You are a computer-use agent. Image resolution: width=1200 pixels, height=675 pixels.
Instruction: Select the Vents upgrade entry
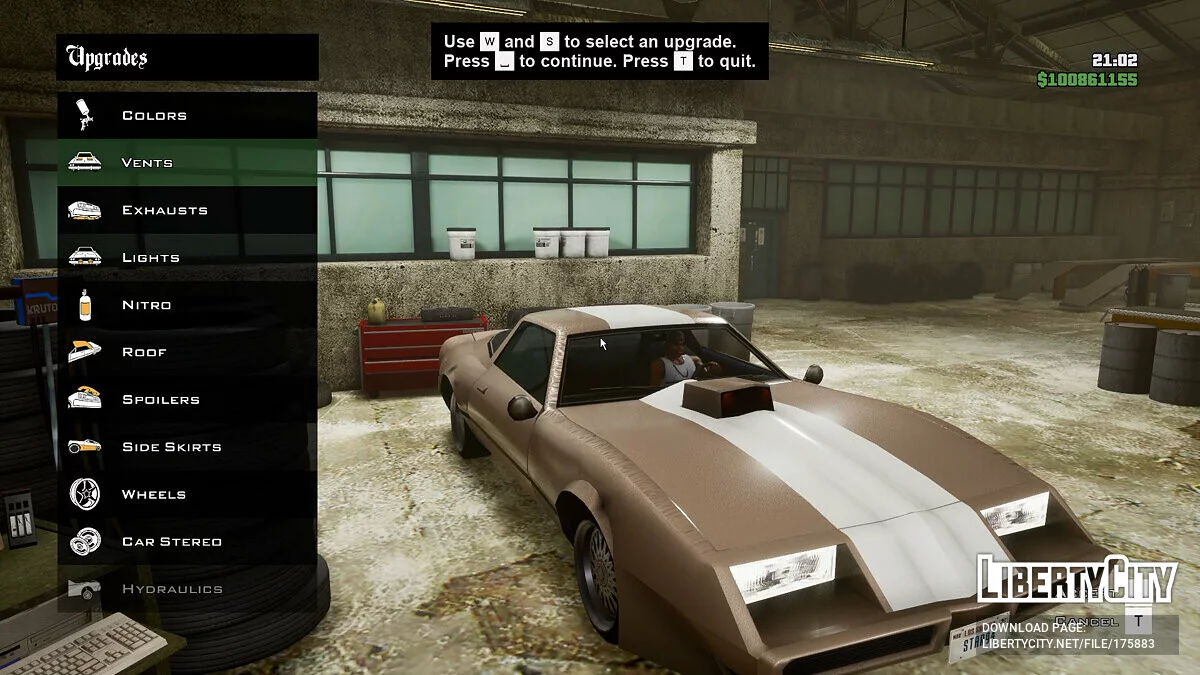point(147,163)
